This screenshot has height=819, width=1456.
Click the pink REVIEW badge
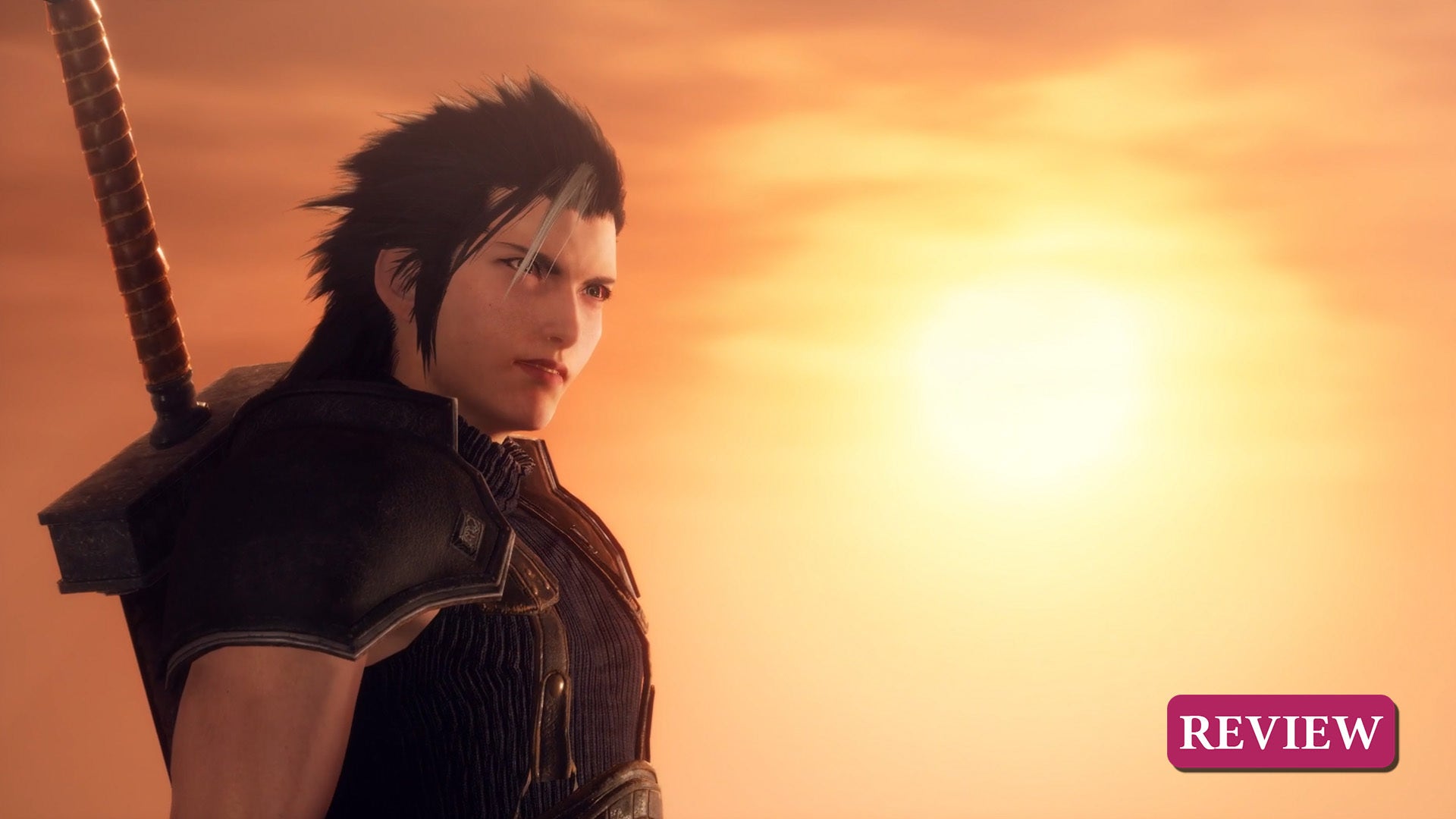pos(1281,732)
